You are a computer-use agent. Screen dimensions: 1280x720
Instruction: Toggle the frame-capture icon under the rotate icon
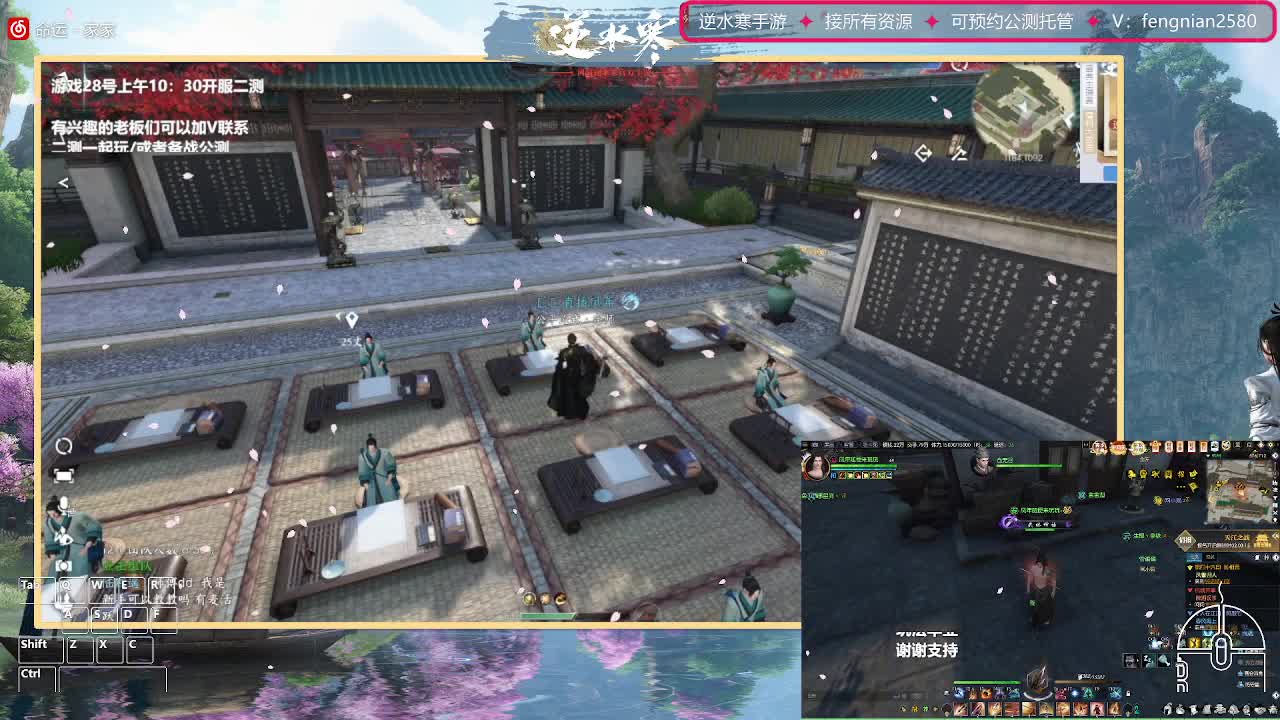pyautogui.click(x=64, y=475)
